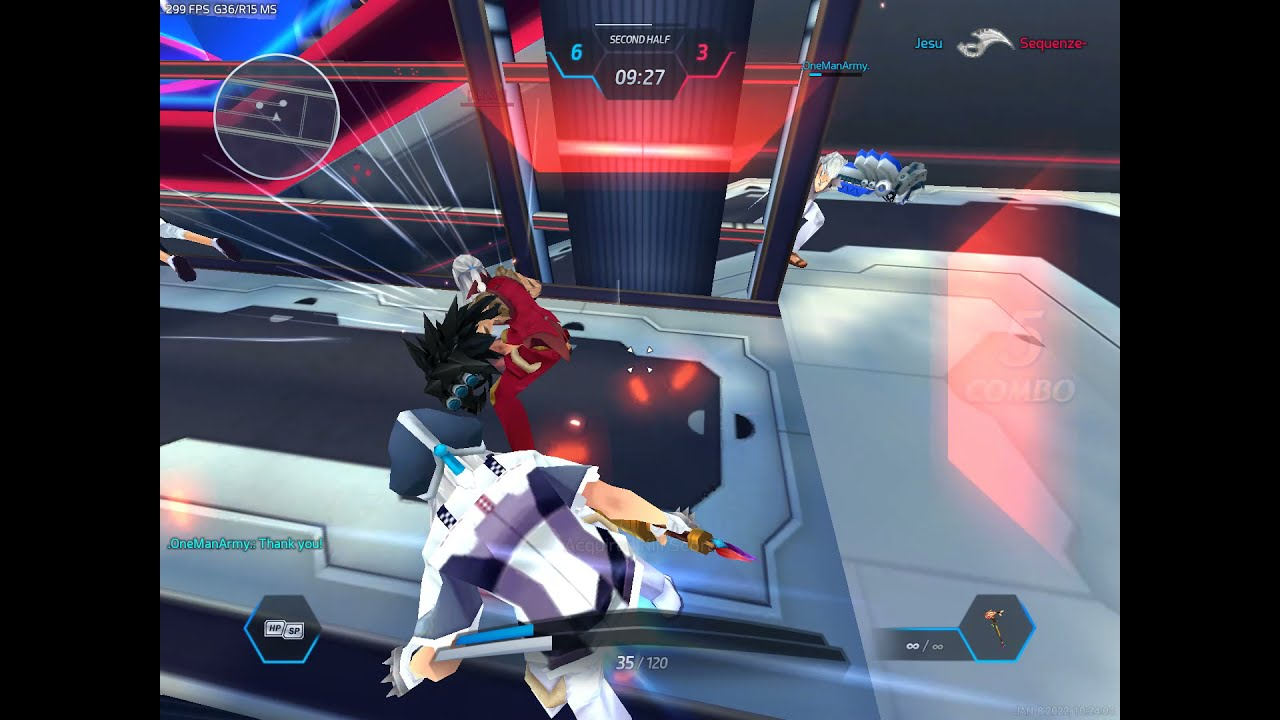
Task: Click the circular minimap
Action: pyautogui.click(x=277, y=117)
